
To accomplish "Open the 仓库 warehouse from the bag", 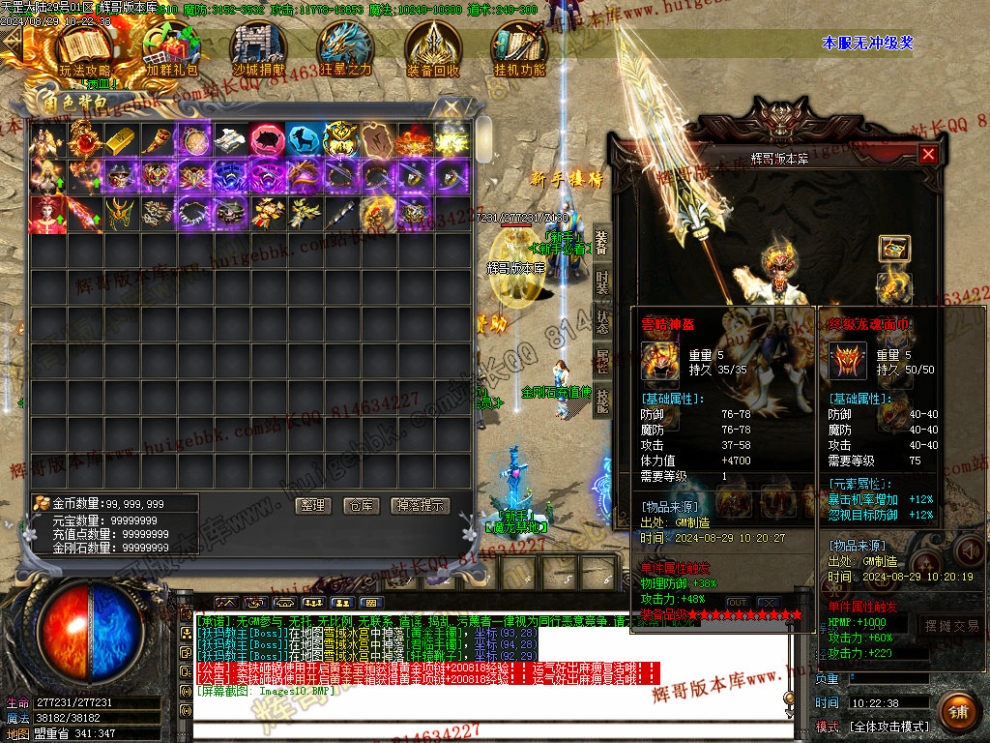I will [x=360, y=506].
